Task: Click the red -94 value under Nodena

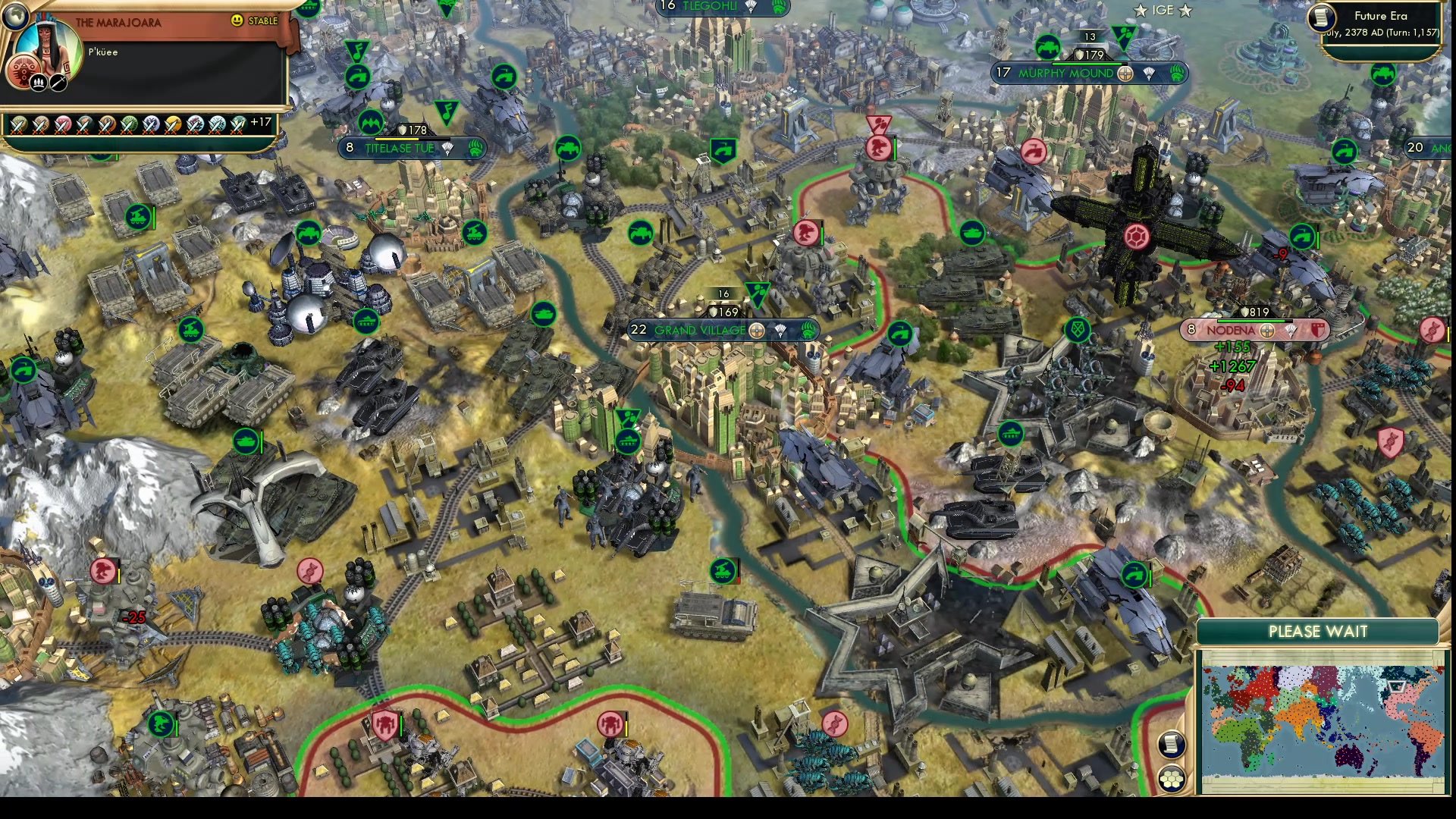Action: [x=1232, y=385]
